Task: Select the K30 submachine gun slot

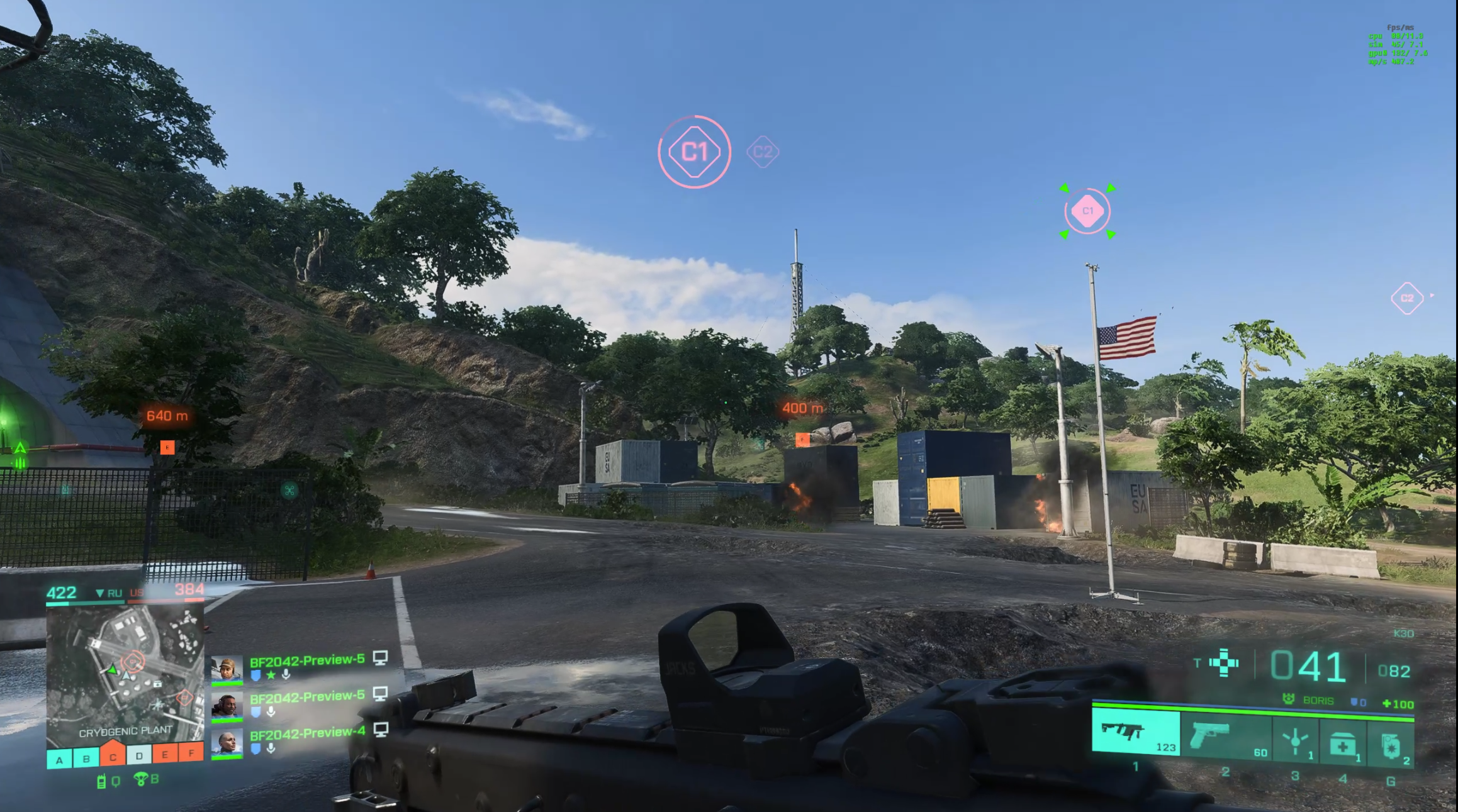Action: (1135, 731)
